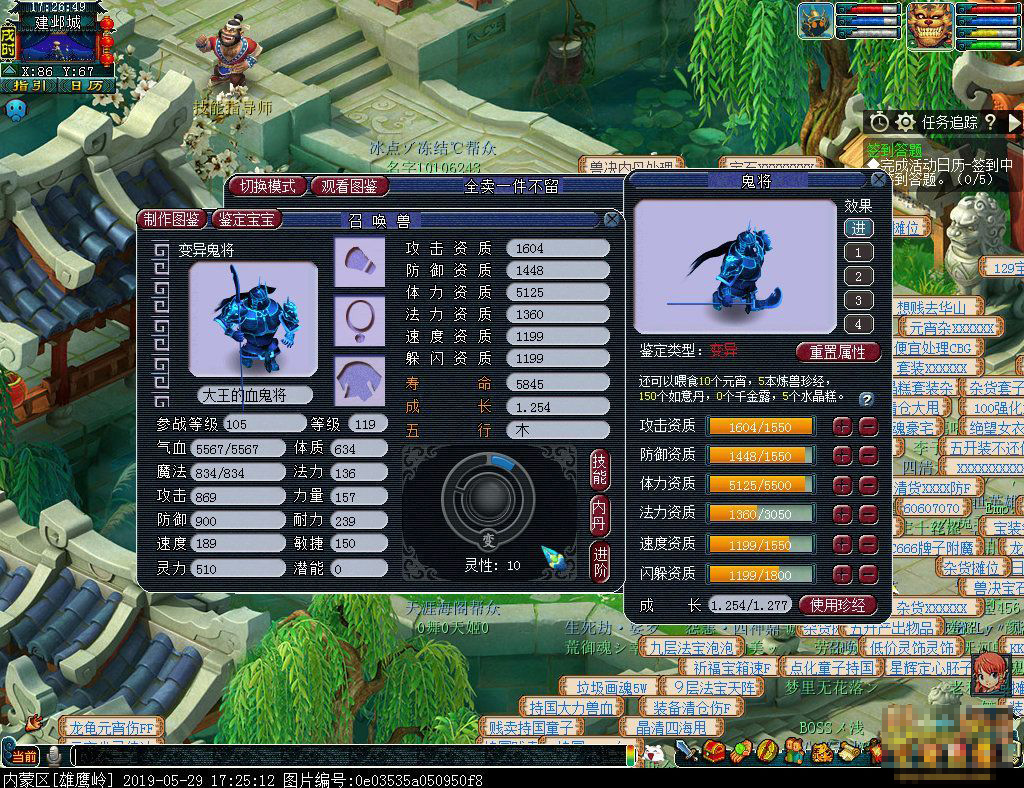Viewport: 1024px width, 788px height.
Task: Open the 日历 calendar button
Action: point(85,86)
